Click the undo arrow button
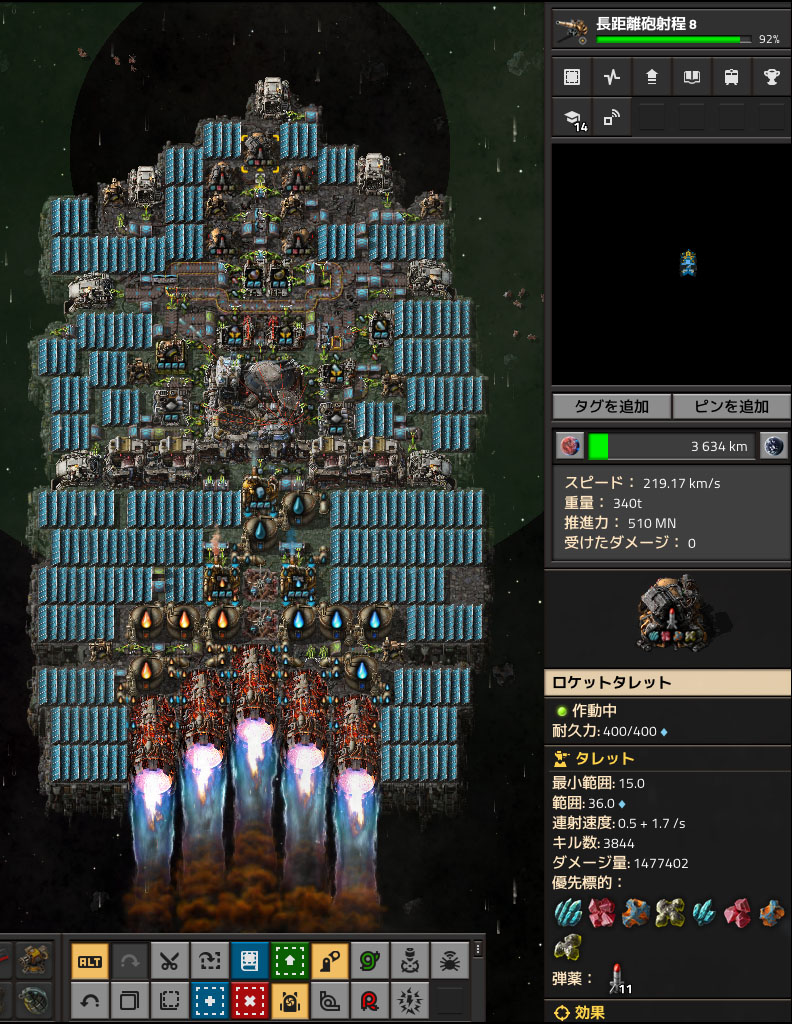The image size is (792, 1024). point(90,999)
